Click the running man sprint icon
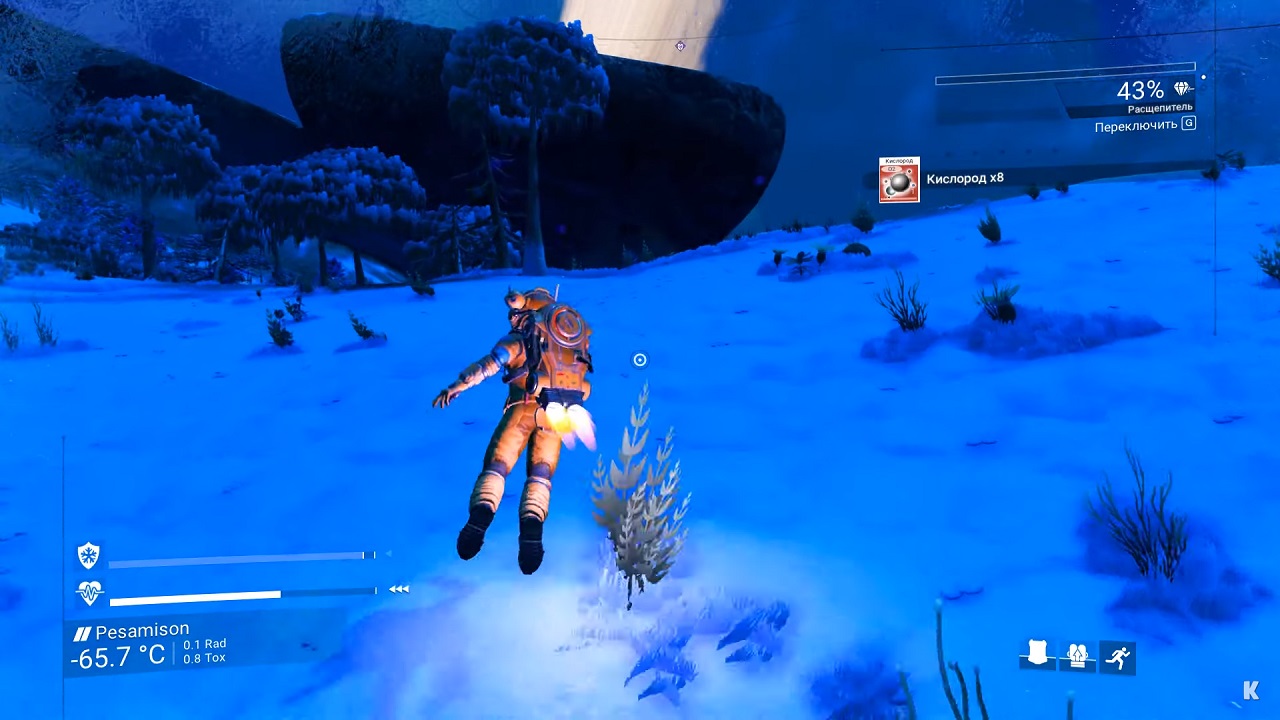 1118,656
